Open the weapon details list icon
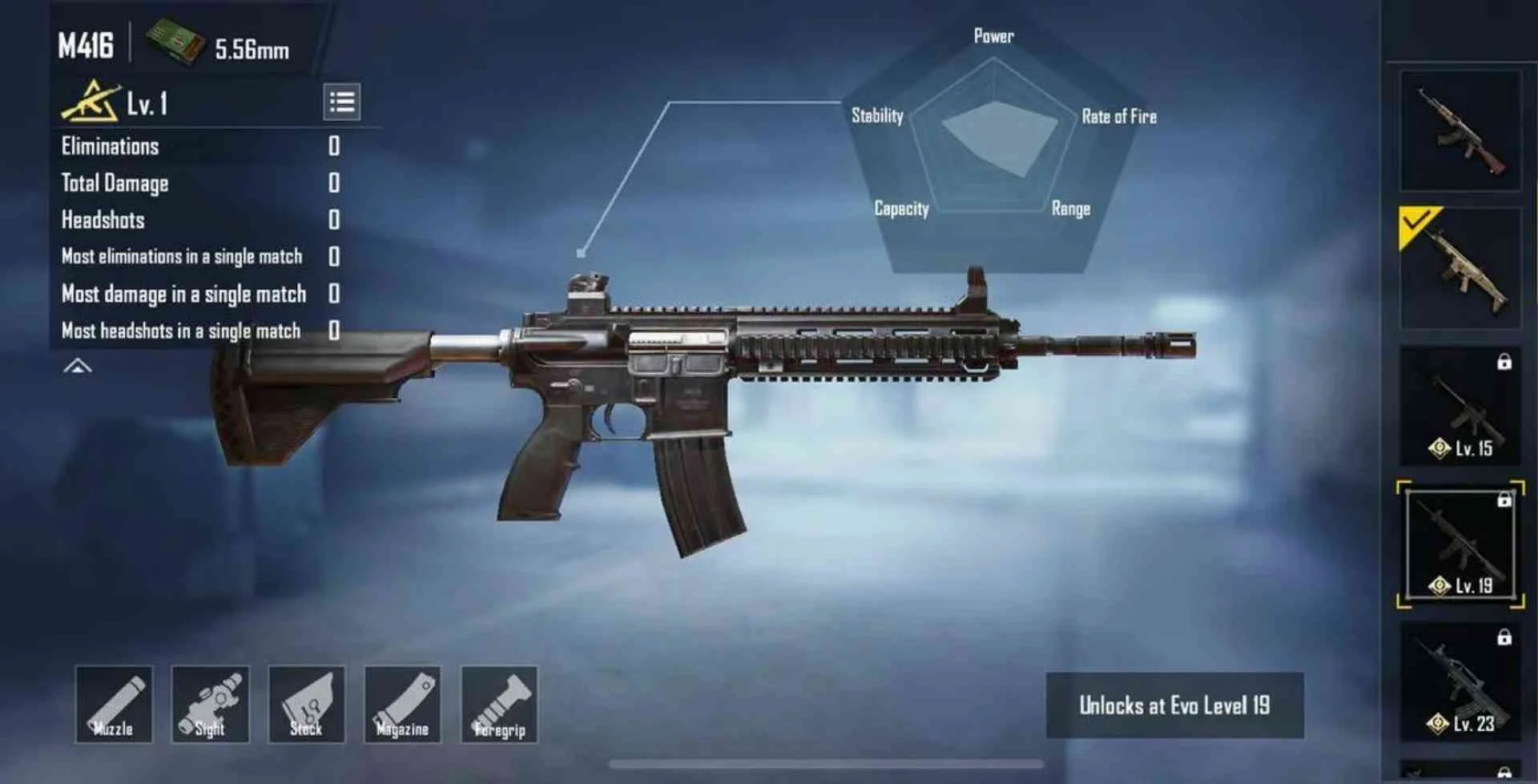The height and width of the screenshot is (784, 1538). coord(343,102)
